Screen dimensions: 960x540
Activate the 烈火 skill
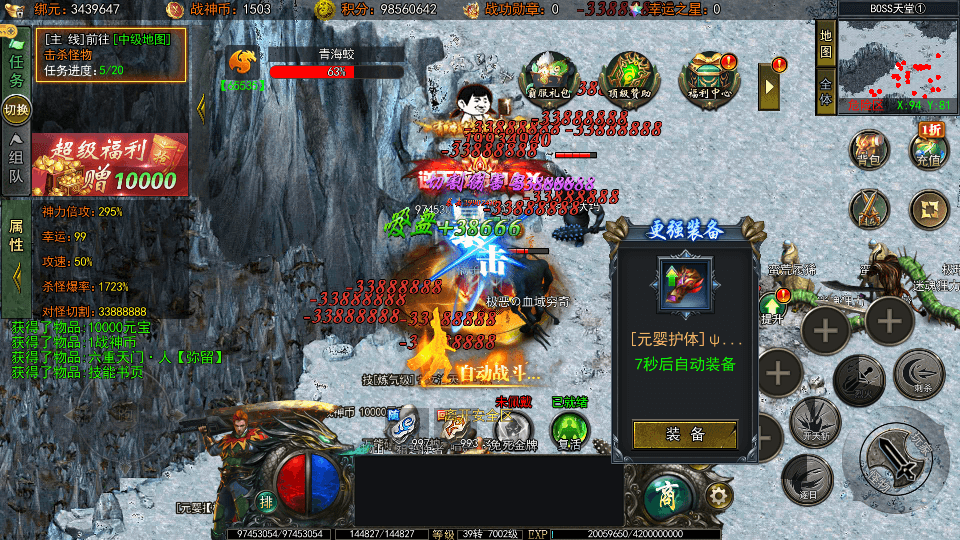pos(860,380)
